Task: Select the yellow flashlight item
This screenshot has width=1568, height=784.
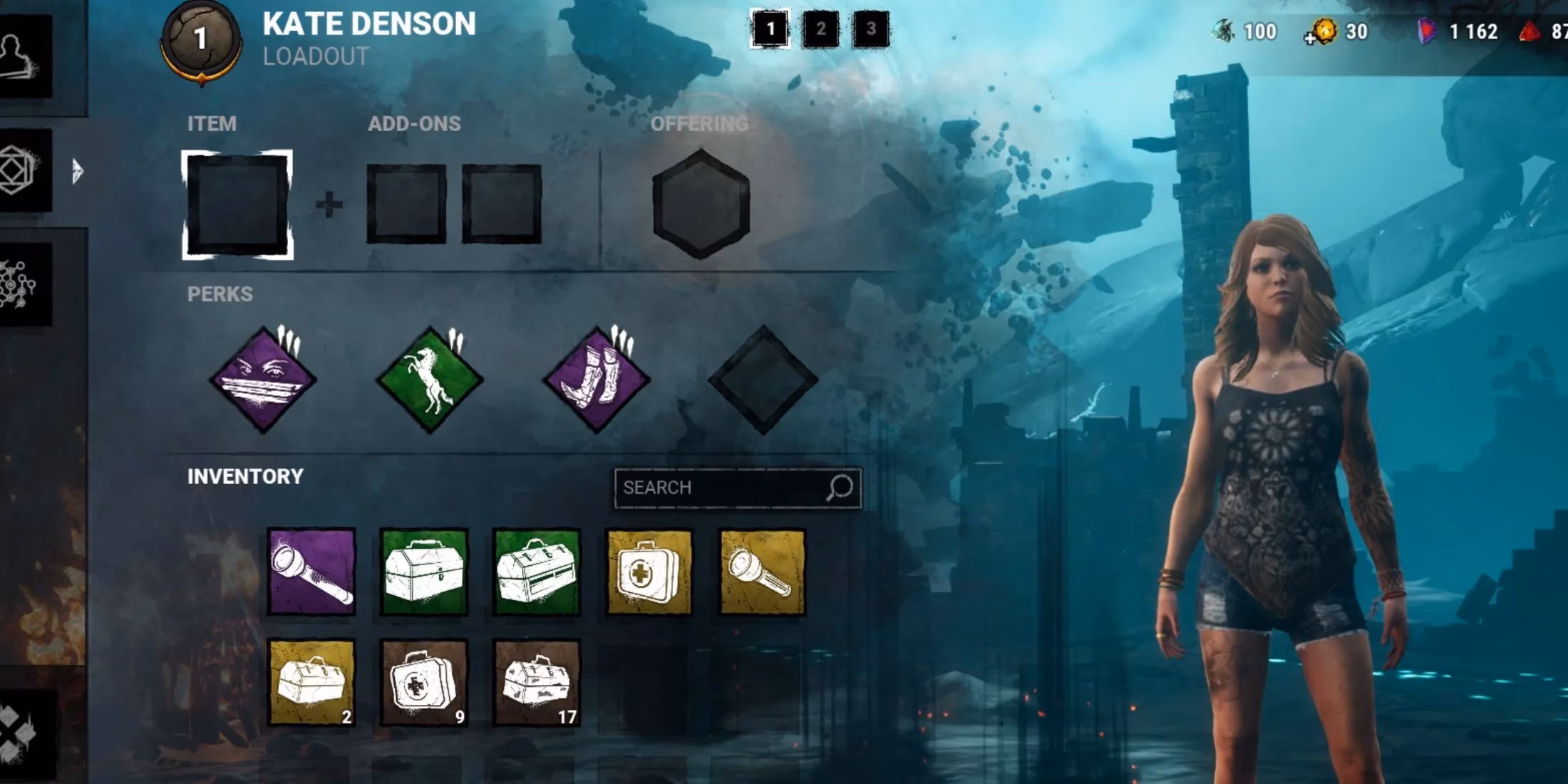Action: 759,570
